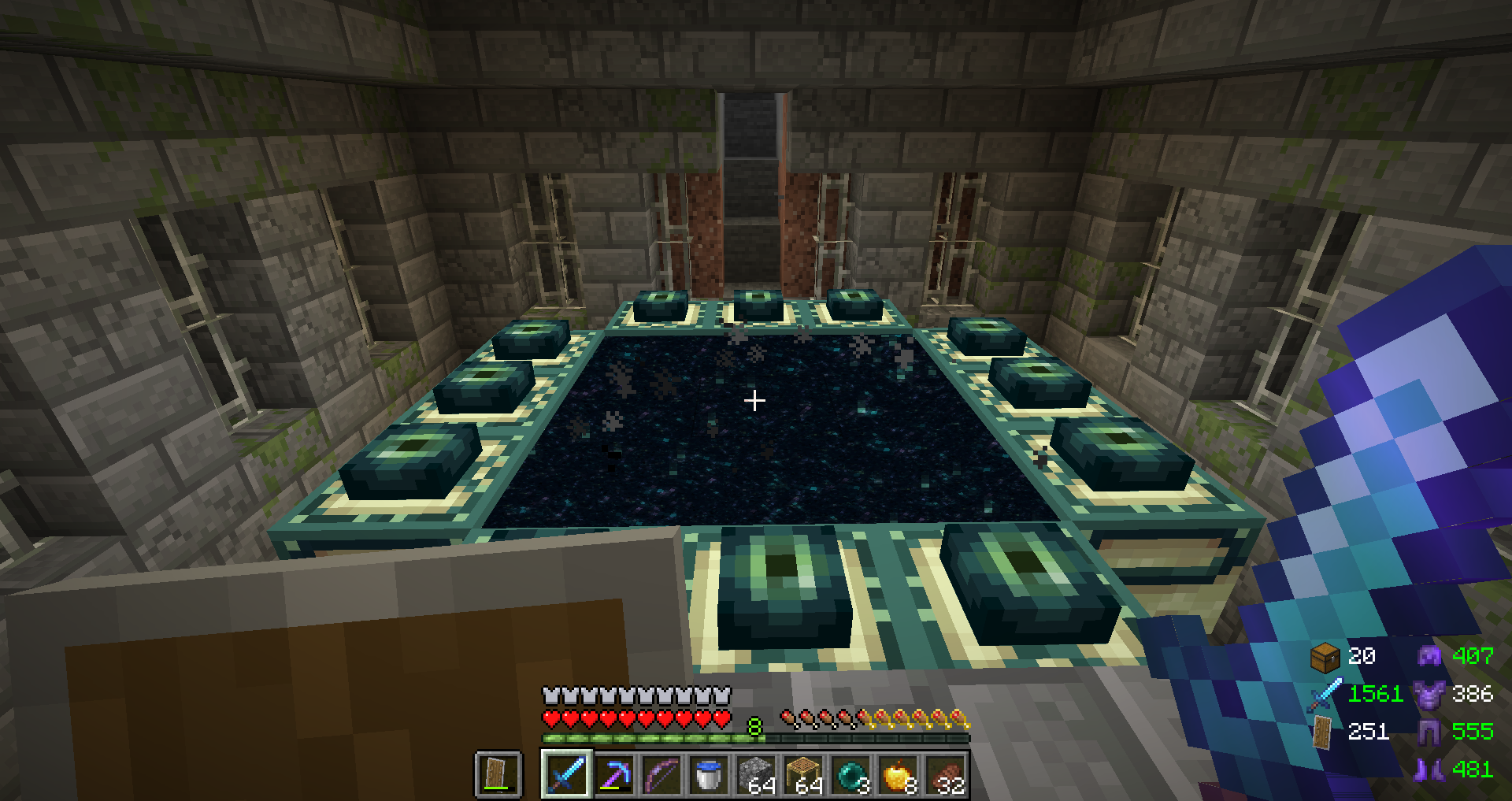Click the offhand shield slot

(498, 774)
